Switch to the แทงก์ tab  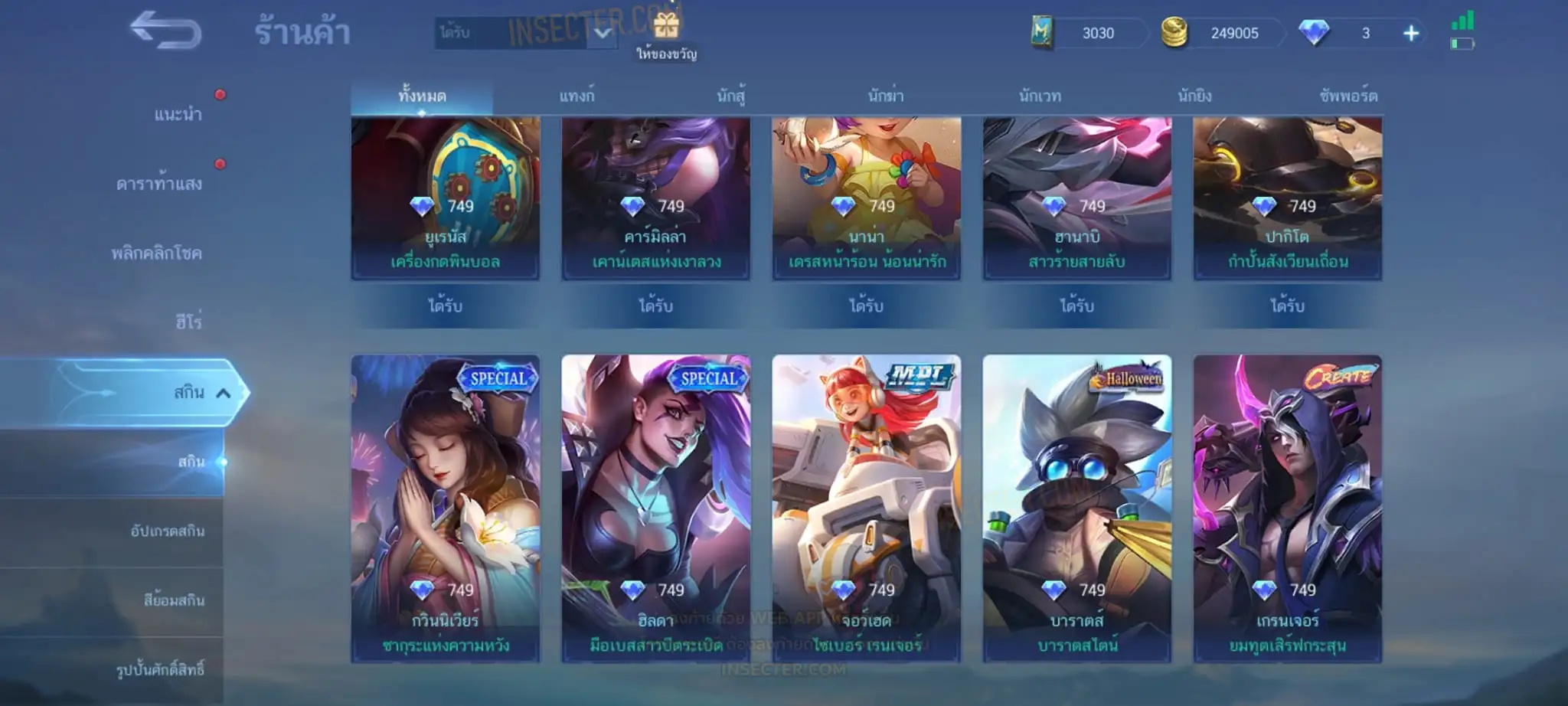click(x=577, y=96)
